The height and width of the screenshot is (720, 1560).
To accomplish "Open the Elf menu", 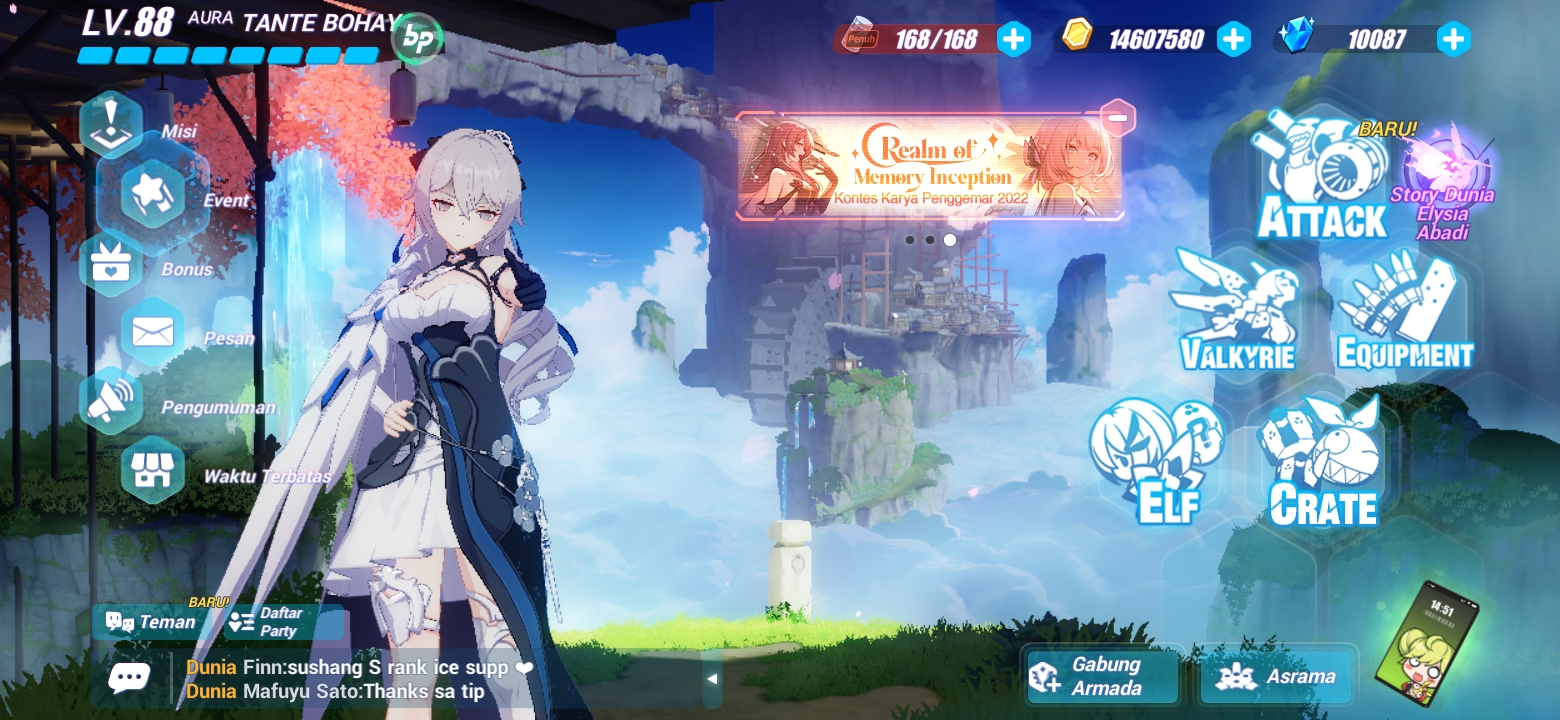I will (x=1155, y=460).
